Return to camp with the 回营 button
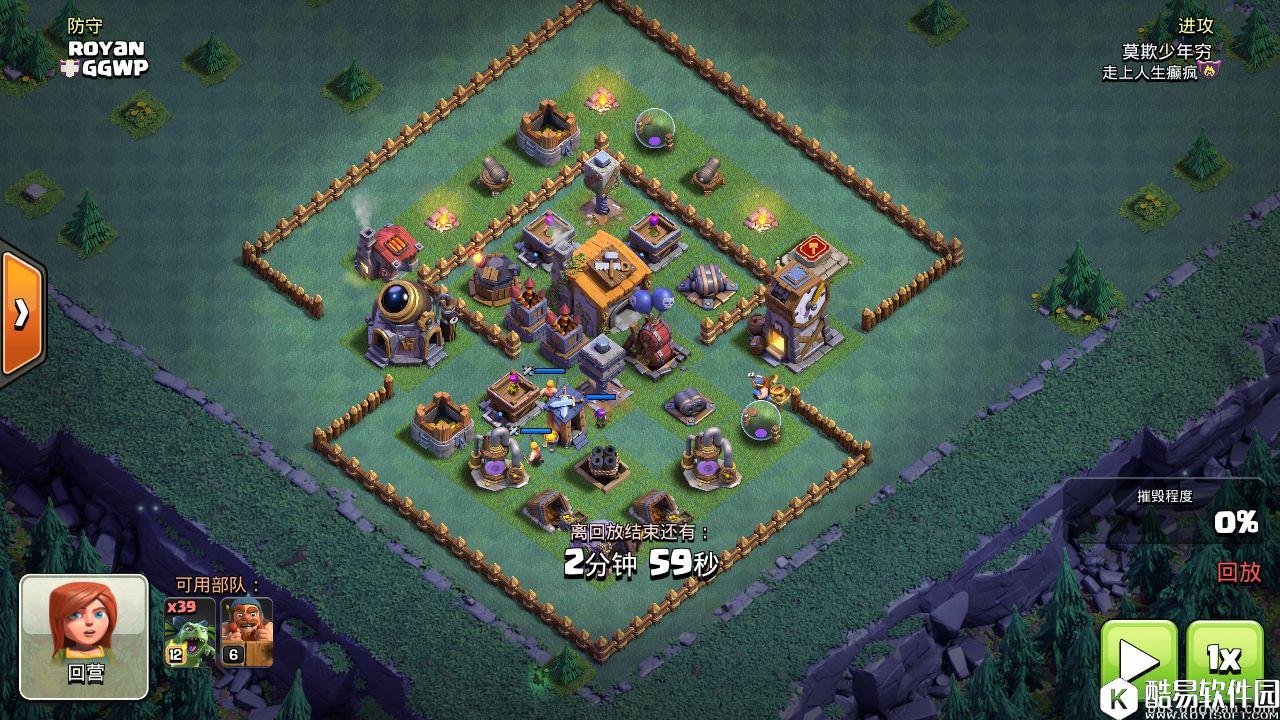Image resolution: width=1280 pixels, height=720 pixels. 84,636
